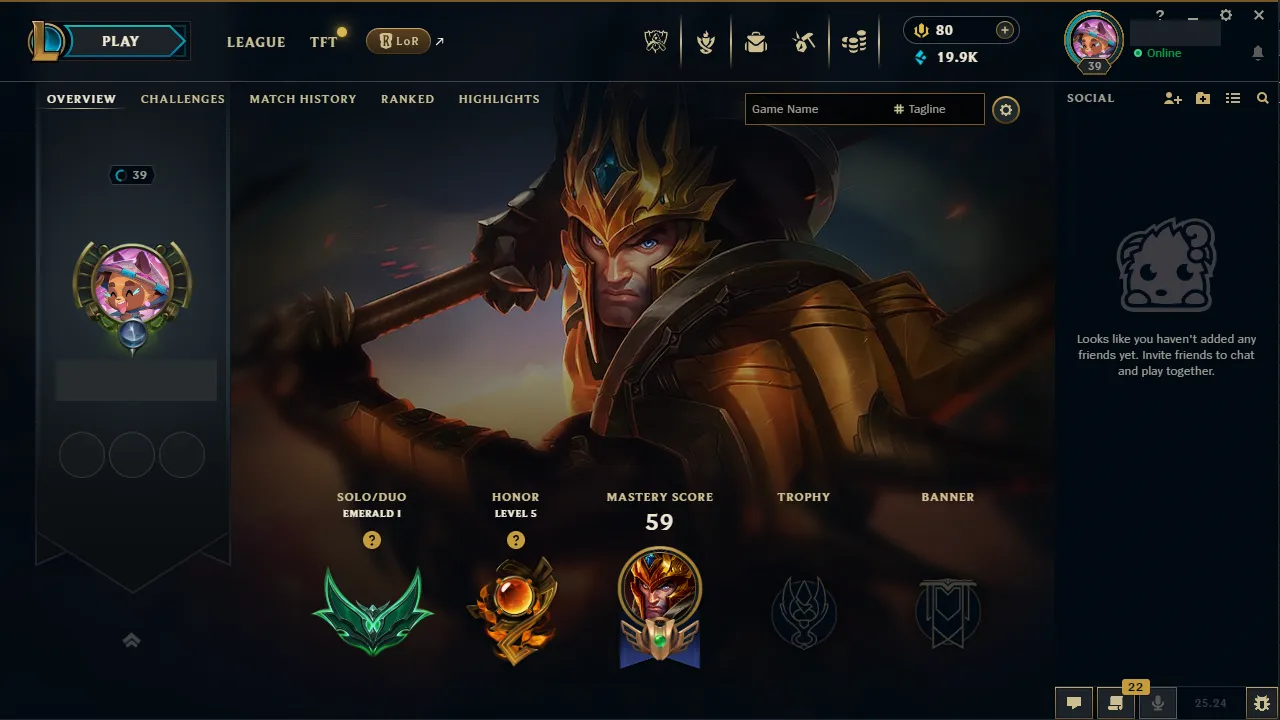Open the Esports hub trophy icon
Image resolution: width=1280 pixels, height=720 pixels.
point(656,41)
